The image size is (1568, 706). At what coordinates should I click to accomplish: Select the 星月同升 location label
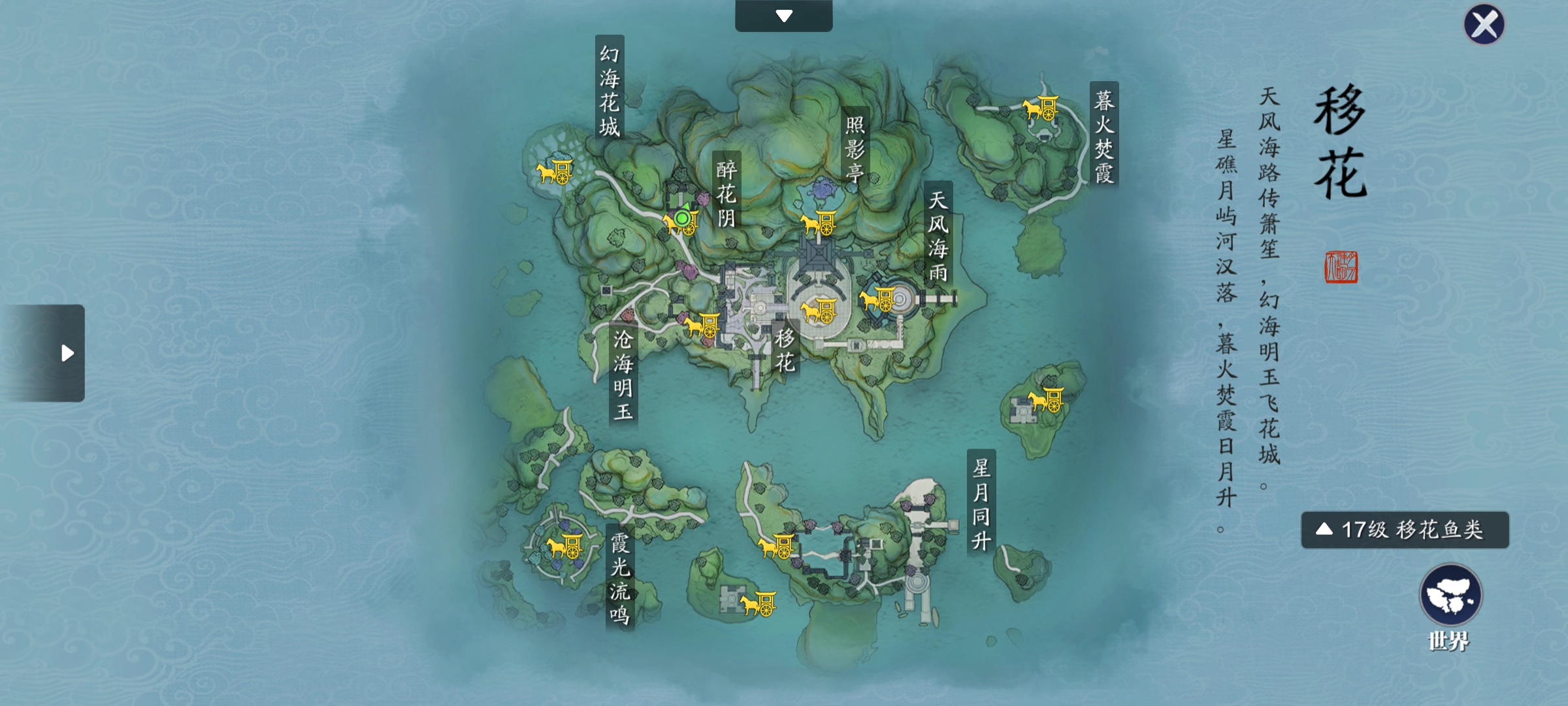click(981, 503)
